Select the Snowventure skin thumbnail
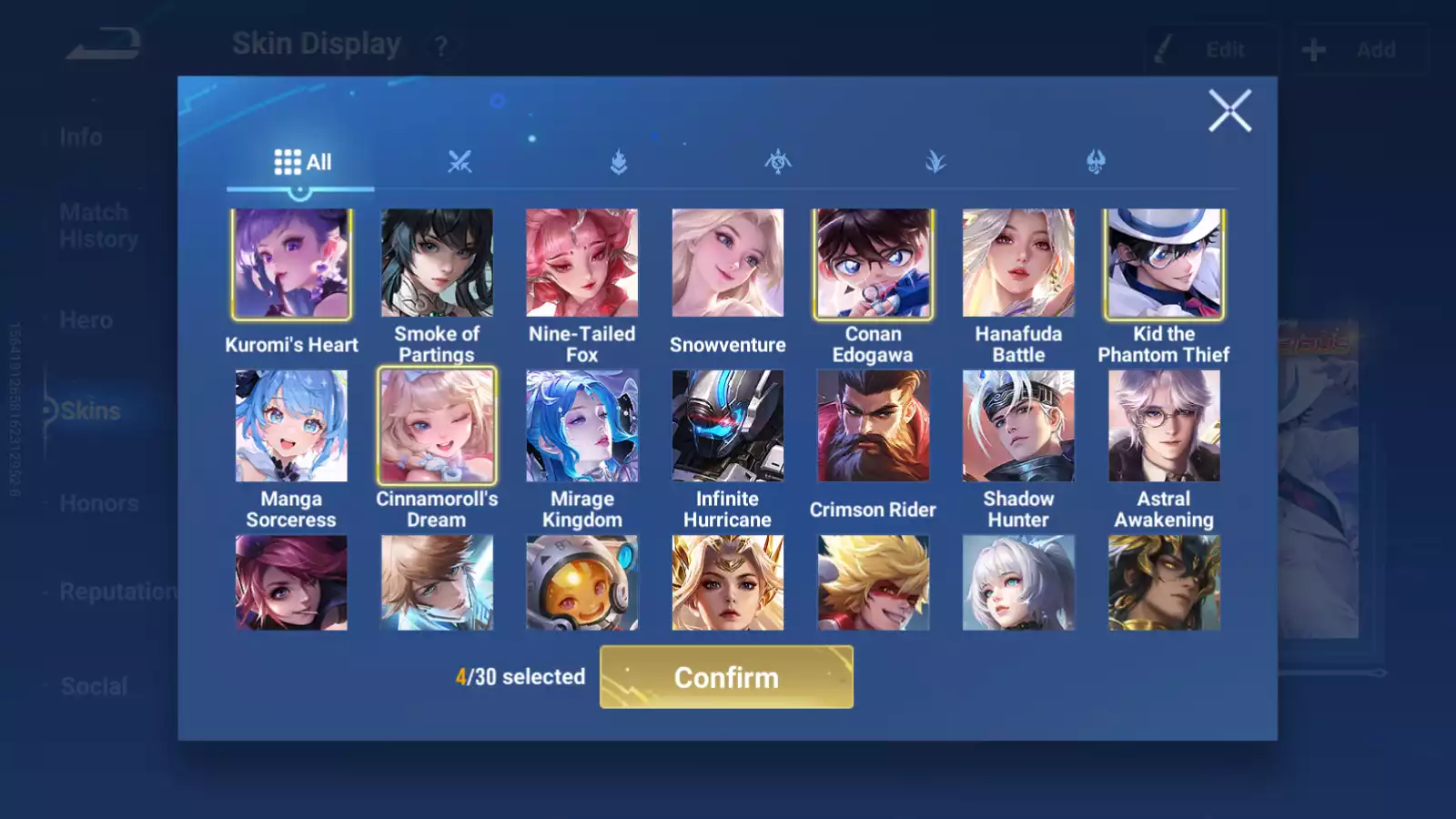1456x819 pixels. 728,264
